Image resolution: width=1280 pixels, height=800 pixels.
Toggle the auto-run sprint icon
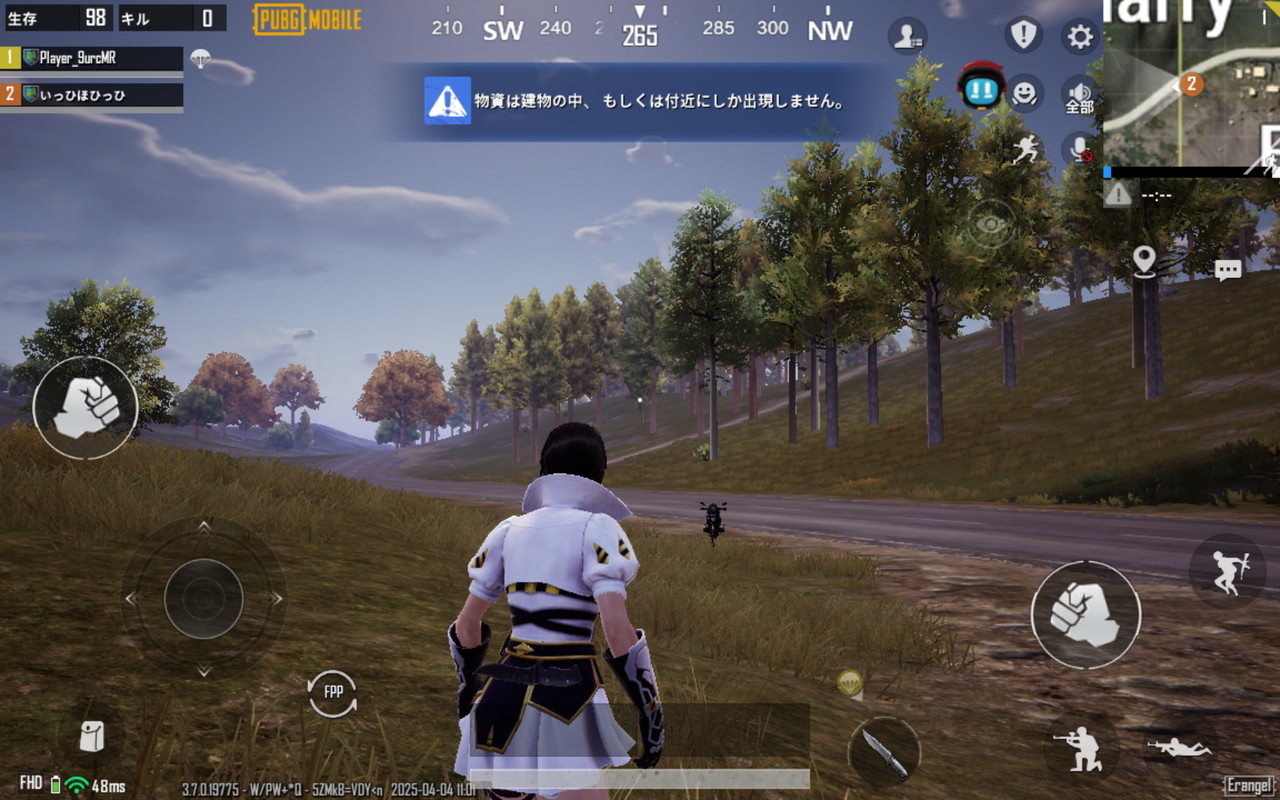[x=1025, y=150]
